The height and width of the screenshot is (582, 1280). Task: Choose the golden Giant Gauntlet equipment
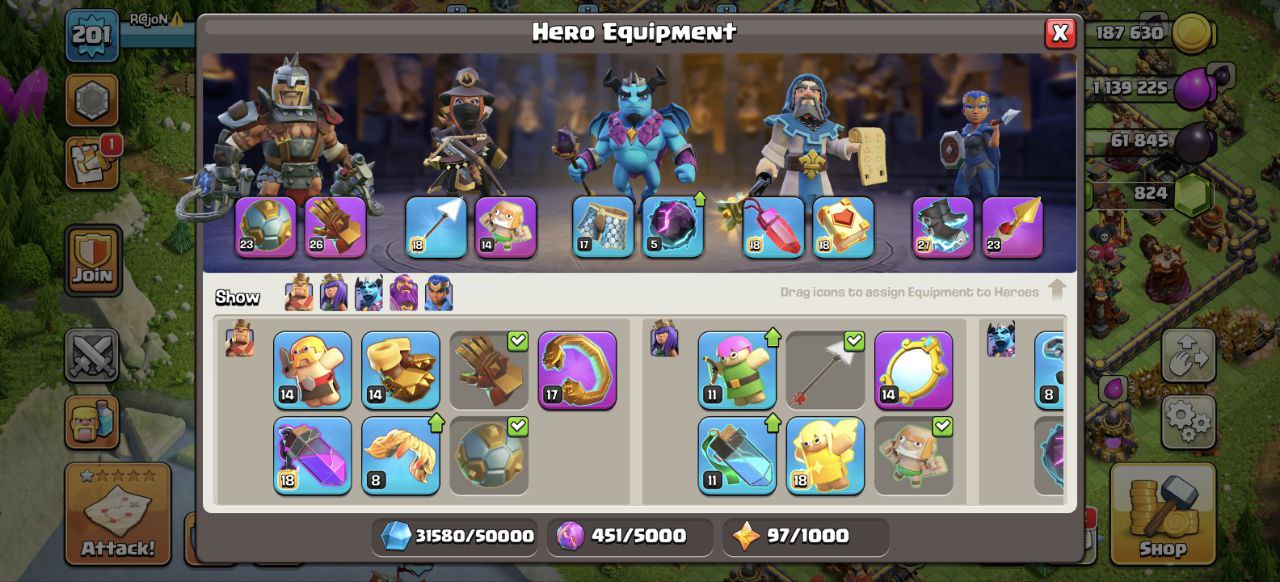point(400,370)
